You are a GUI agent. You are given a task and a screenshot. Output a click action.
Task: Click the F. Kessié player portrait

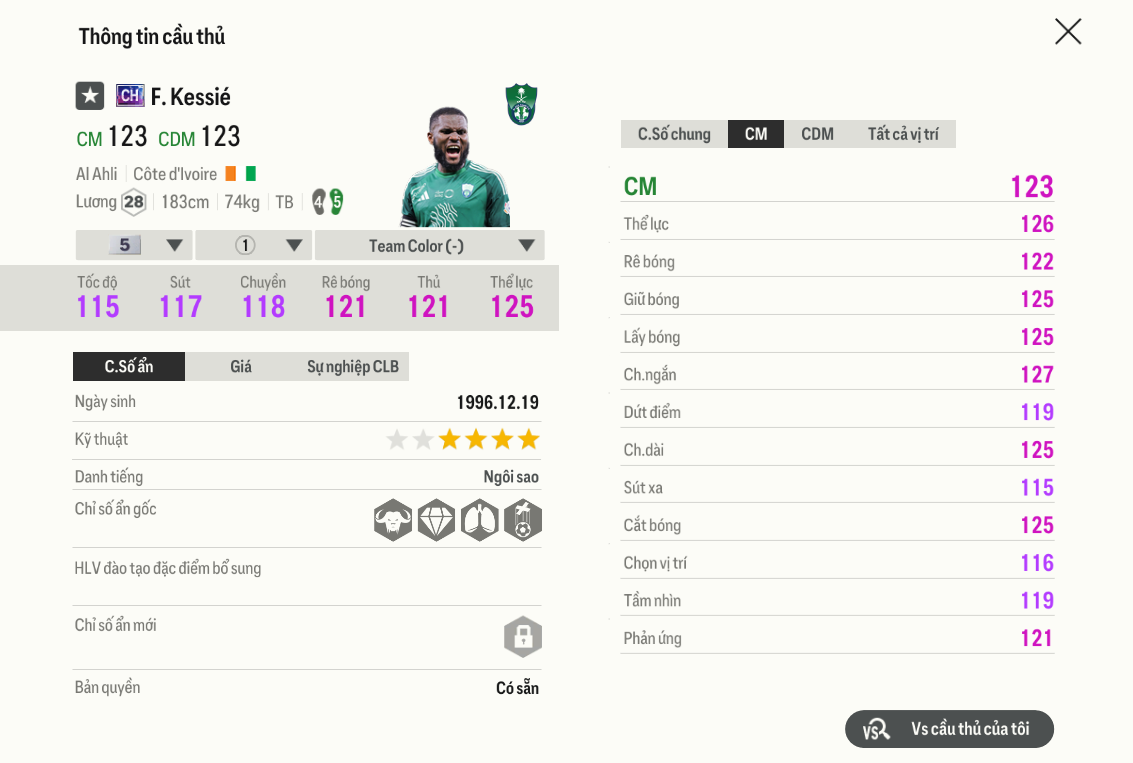[456, 168]
